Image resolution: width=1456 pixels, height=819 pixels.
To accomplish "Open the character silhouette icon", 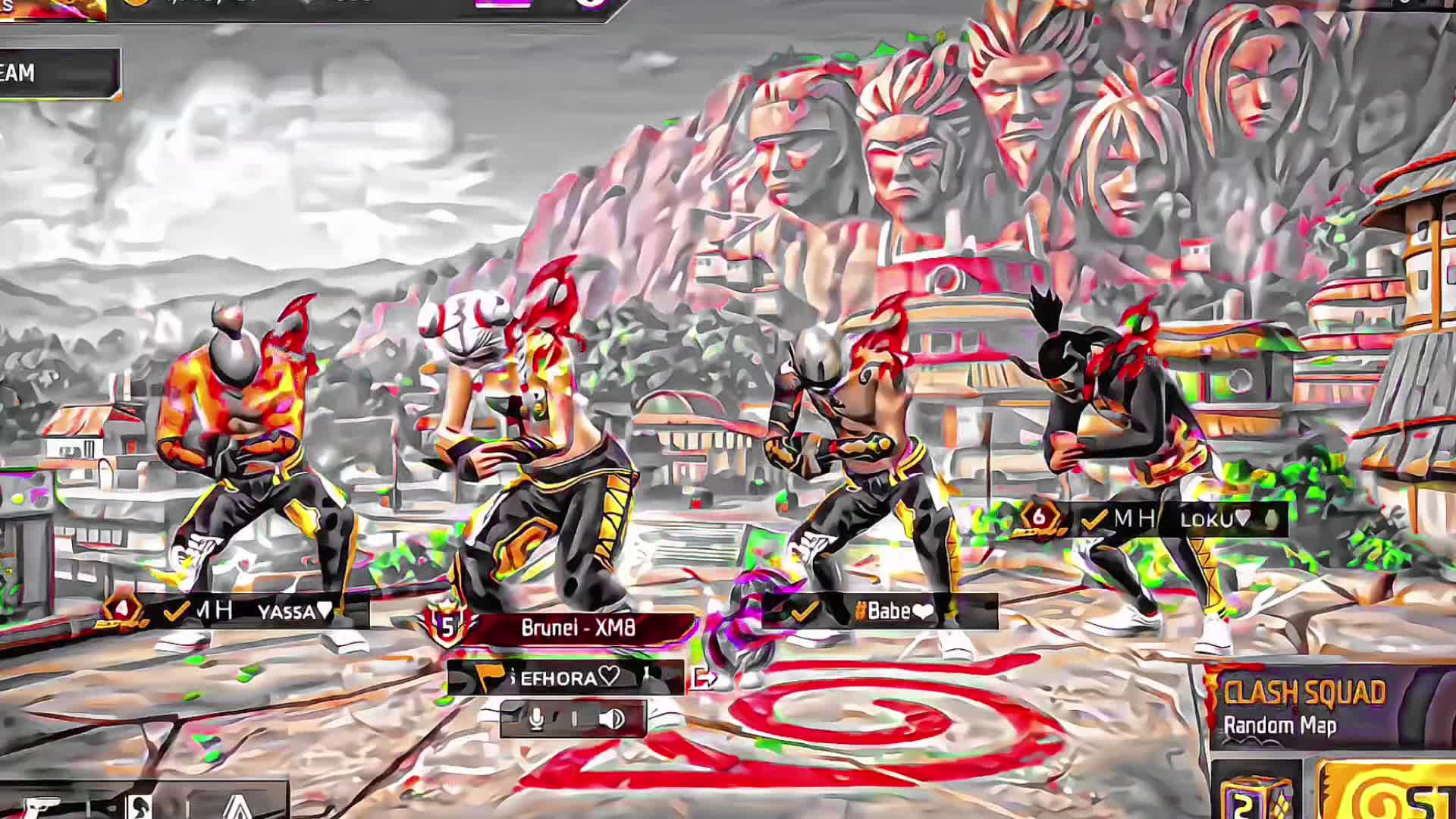I will (x=139, y=805).
